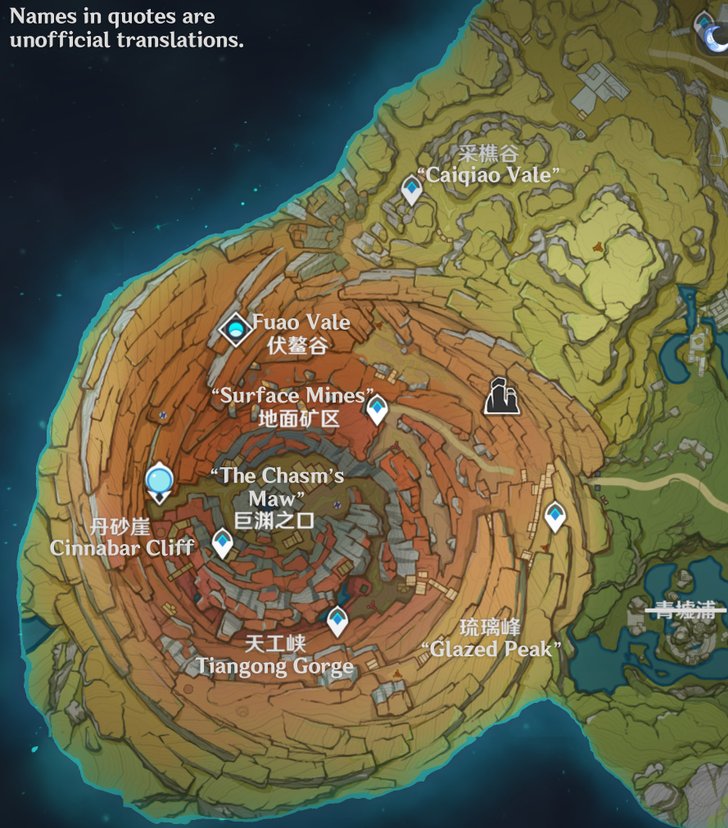
Task: Open the round blue statue marker
Action: point(159,484)
